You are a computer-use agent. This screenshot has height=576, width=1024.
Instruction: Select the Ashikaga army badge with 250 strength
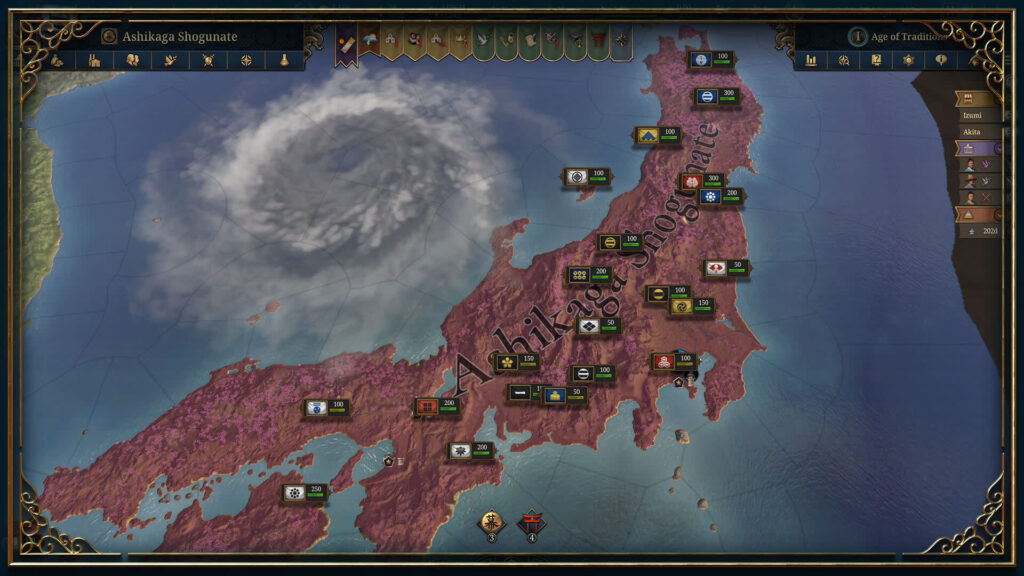click(x=305, y=492)
